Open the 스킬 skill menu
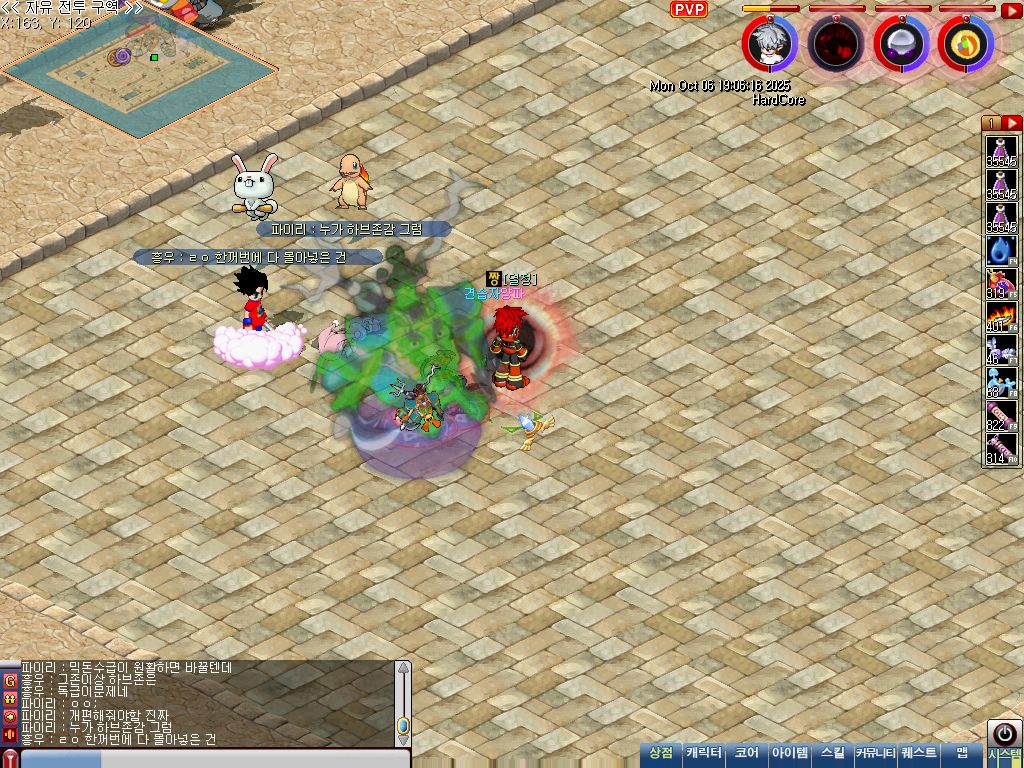Viewport: 1024px width, 768px height. [x=833, y=753]
